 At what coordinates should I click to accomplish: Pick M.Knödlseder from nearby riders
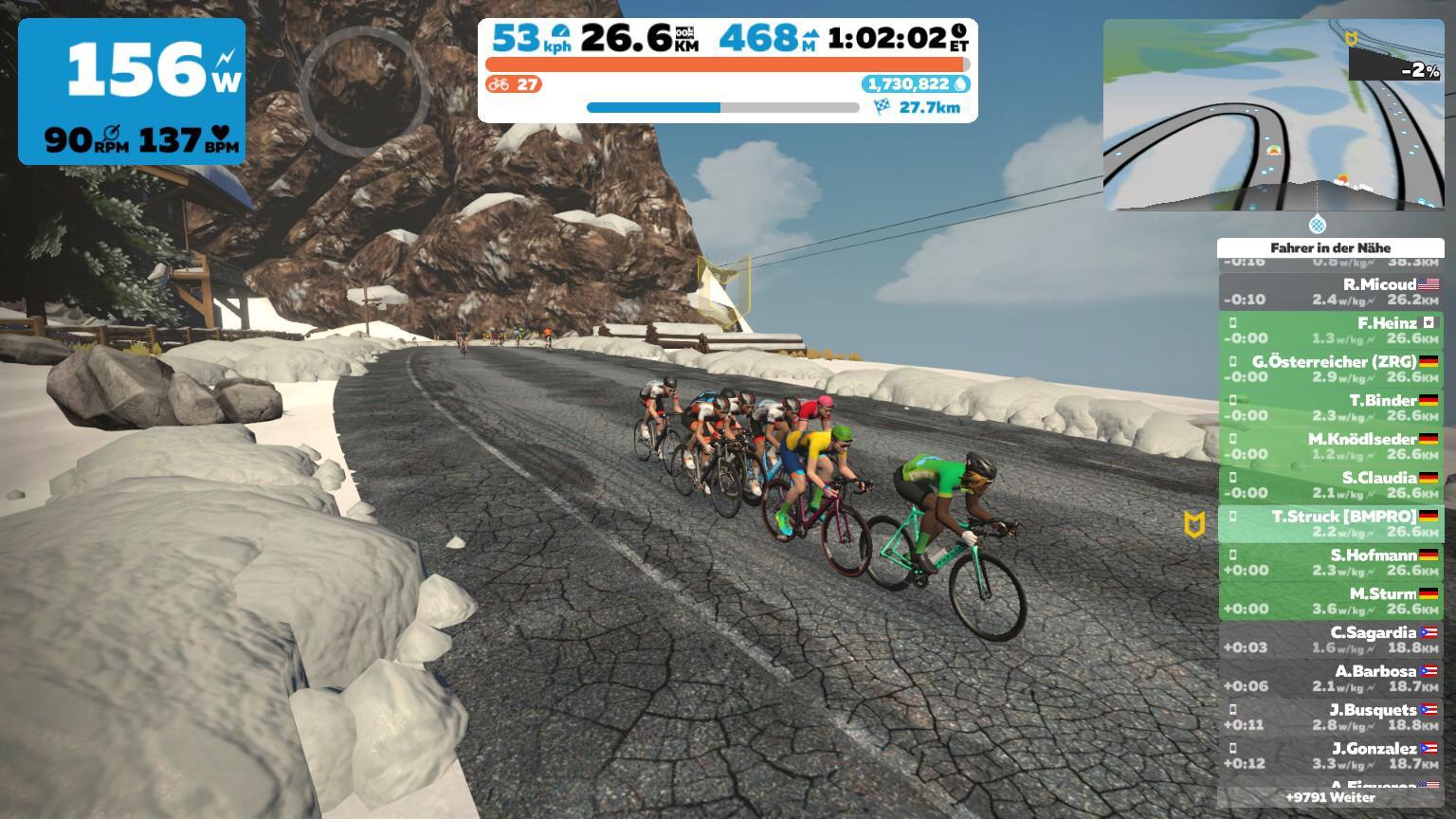1330,446
